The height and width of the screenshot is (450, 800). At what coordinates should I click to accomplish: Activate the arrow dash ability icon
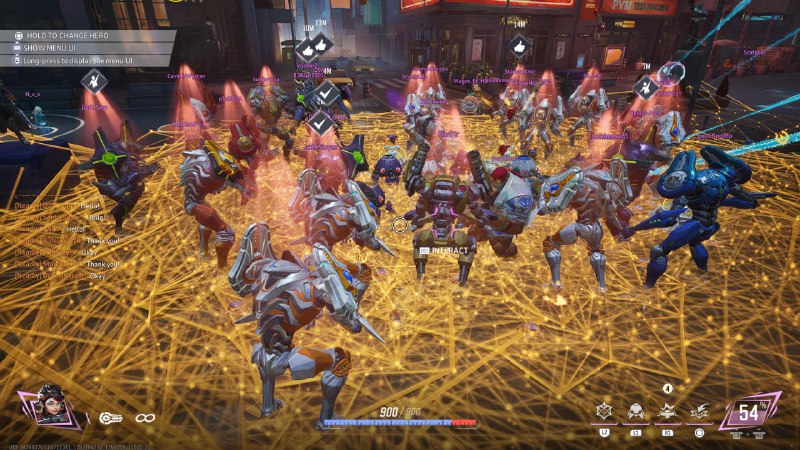click(699, 411)
